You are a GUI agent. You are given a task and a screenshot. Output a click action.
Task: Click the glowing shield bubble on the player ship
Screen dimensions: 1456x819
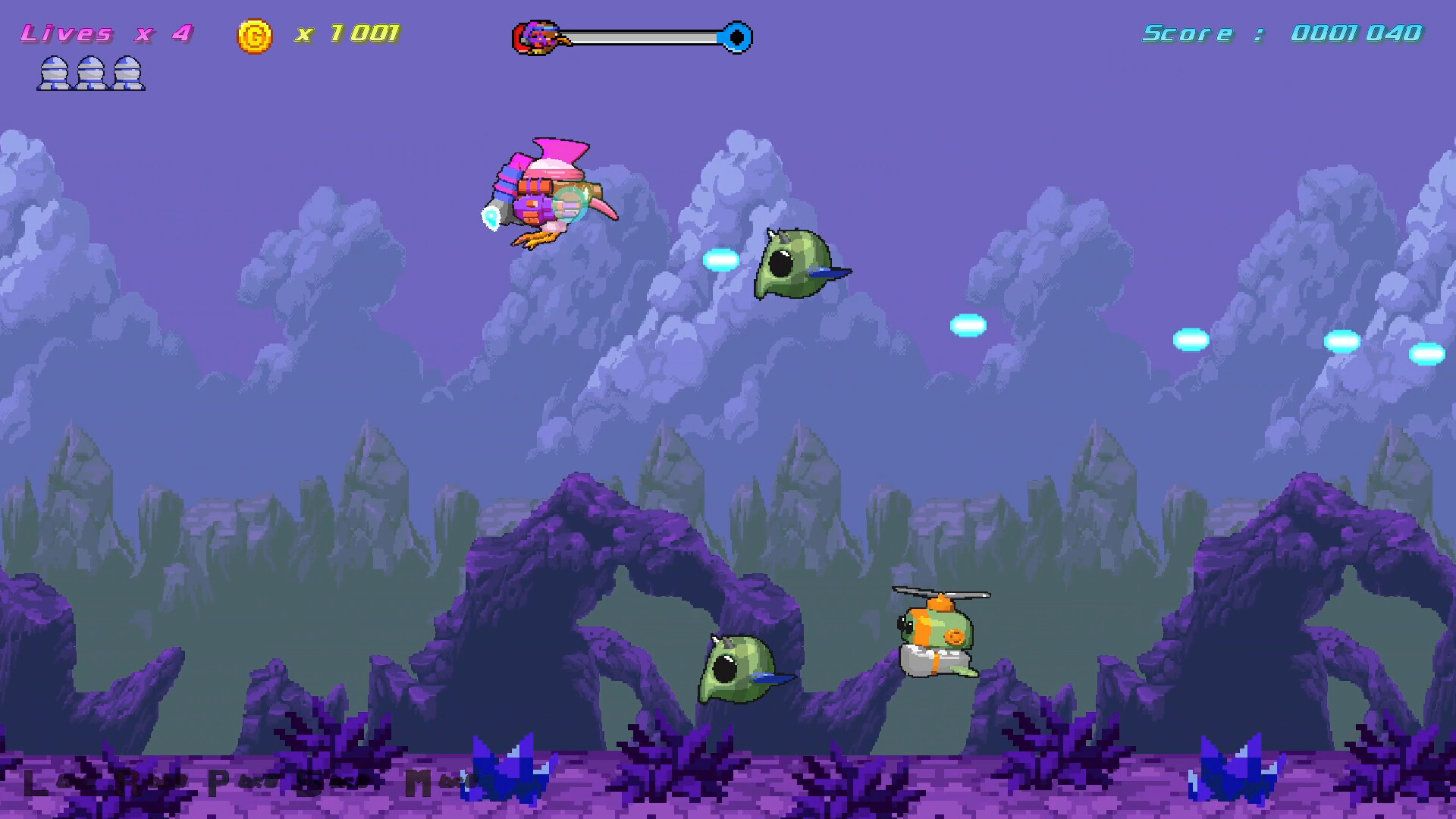(570, 202)
